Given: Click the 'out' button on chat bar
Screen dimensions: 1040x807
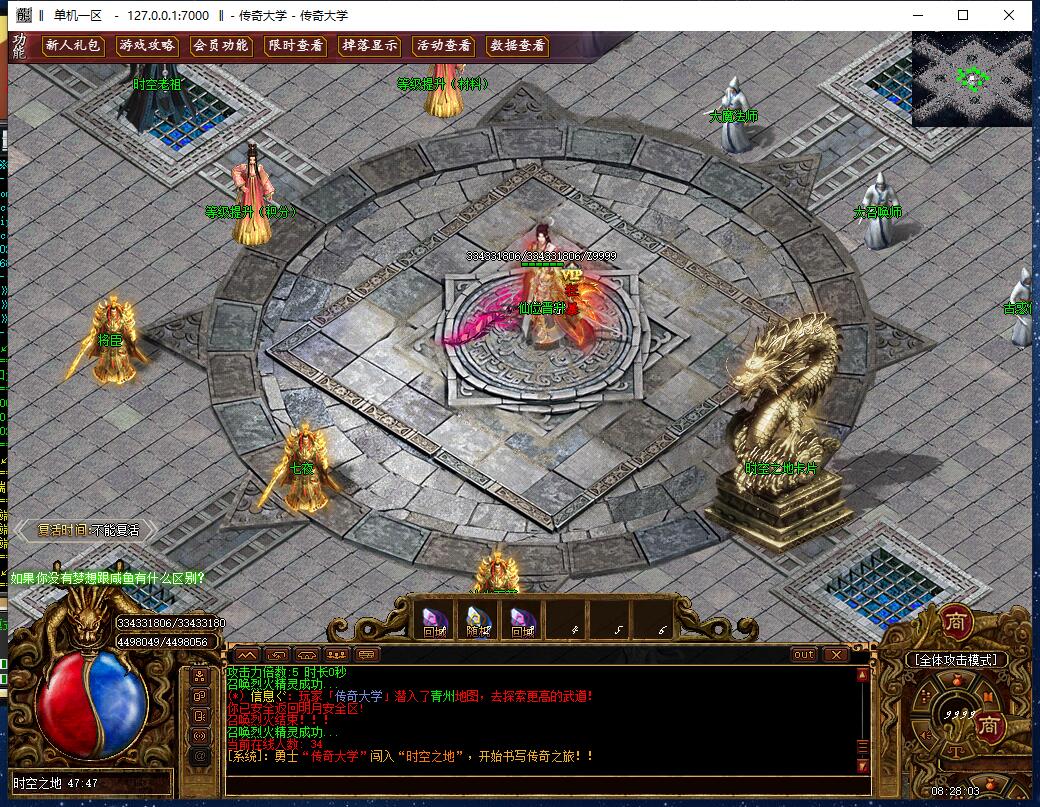Looking at the screenshot, I should pos(803,655).
